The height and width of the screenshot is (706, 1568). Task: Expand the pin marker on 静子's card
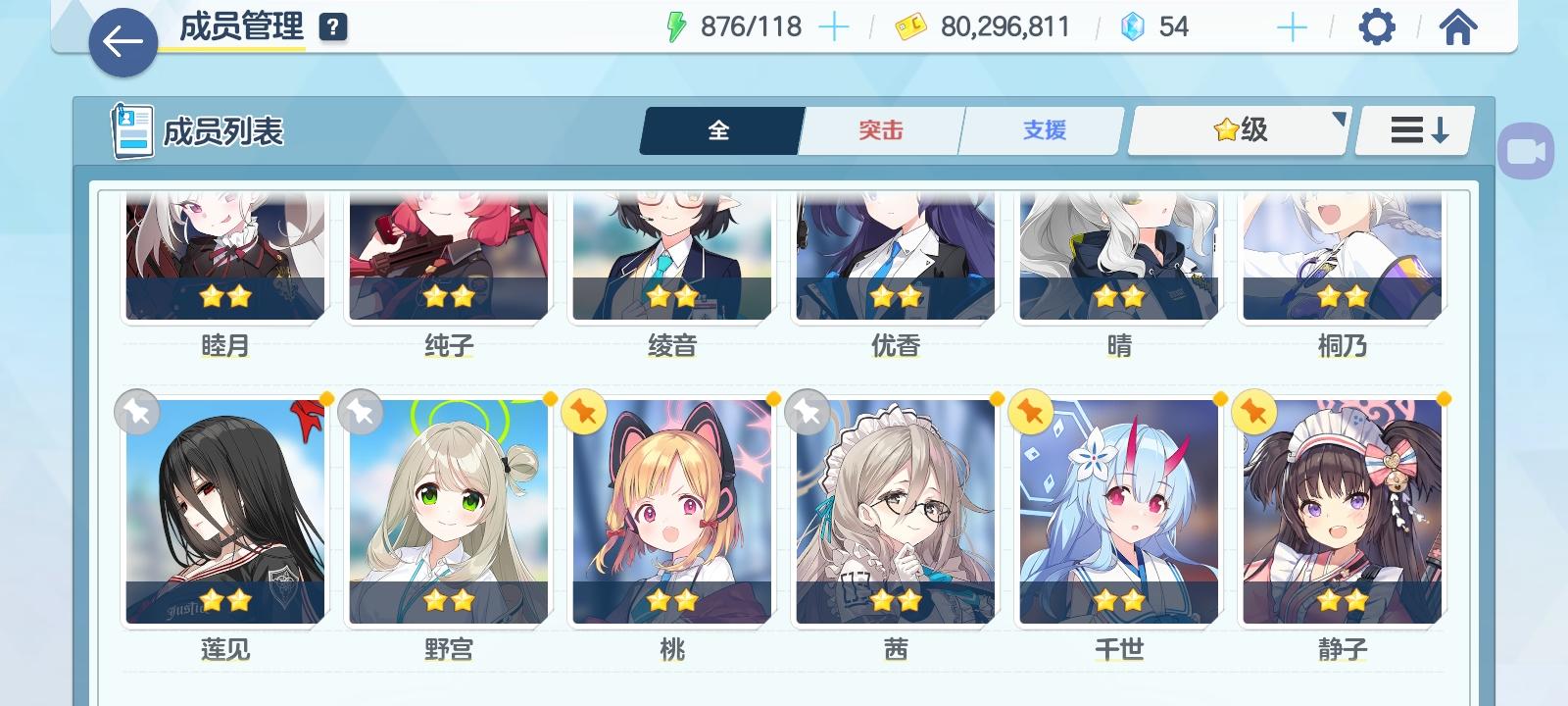tap(1253, 413)
